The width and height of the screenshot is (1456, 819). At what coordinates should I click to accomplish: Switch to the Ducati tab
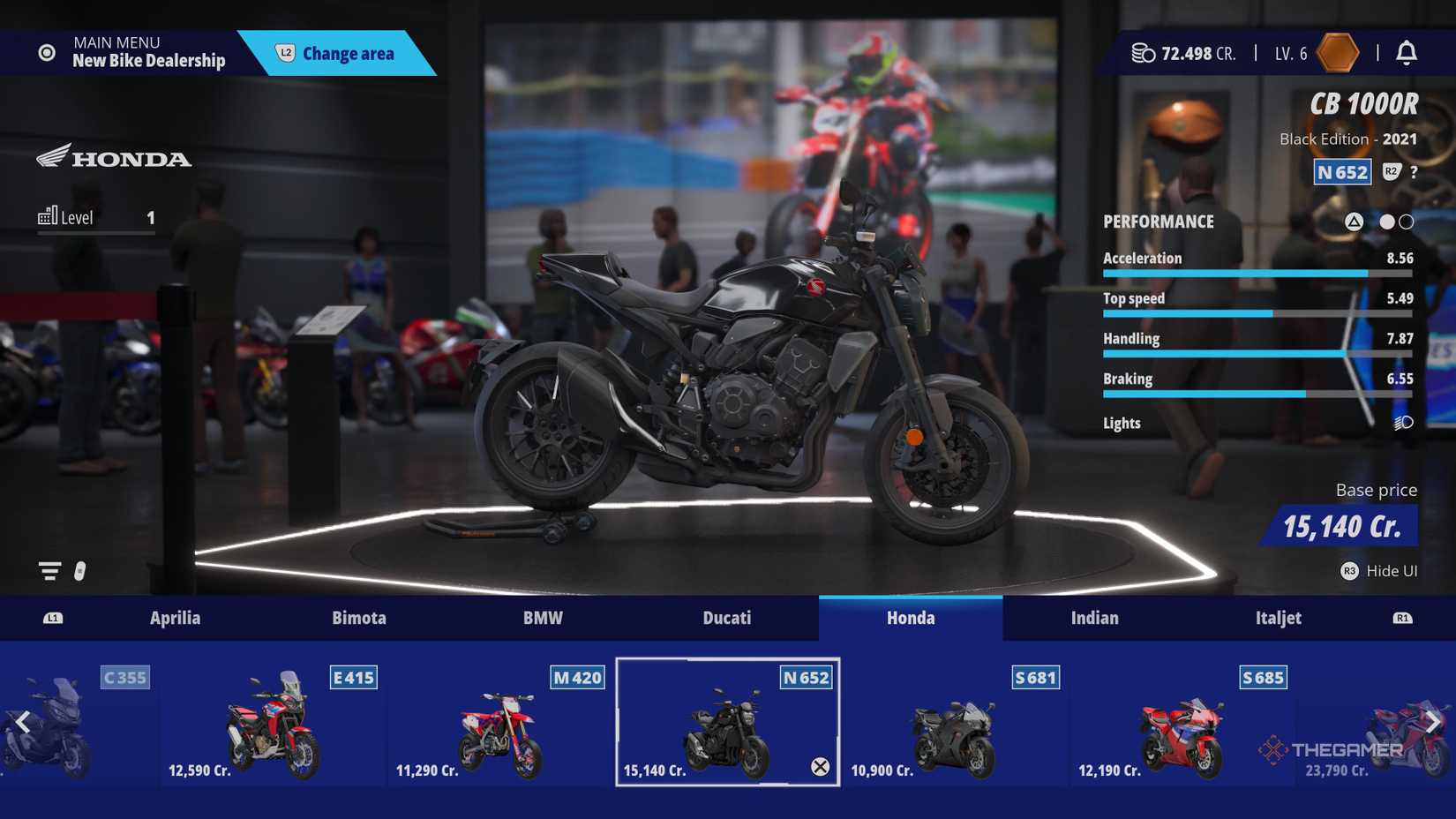726,618
